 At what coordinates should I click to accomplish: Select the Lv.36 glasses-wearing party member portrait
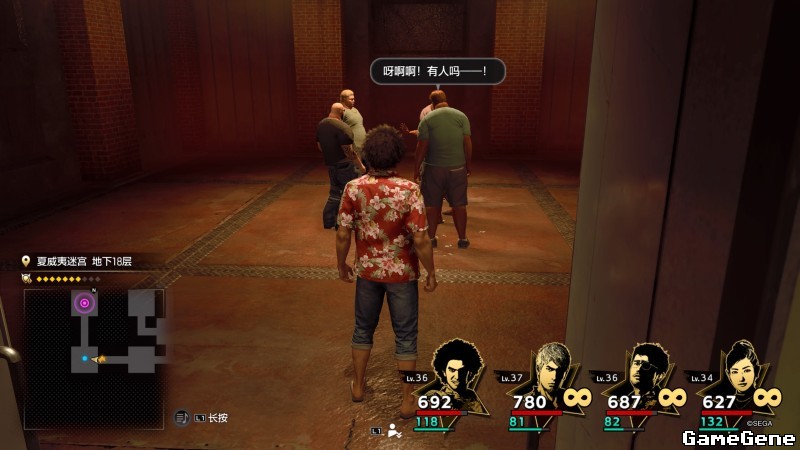click(647, 374)
